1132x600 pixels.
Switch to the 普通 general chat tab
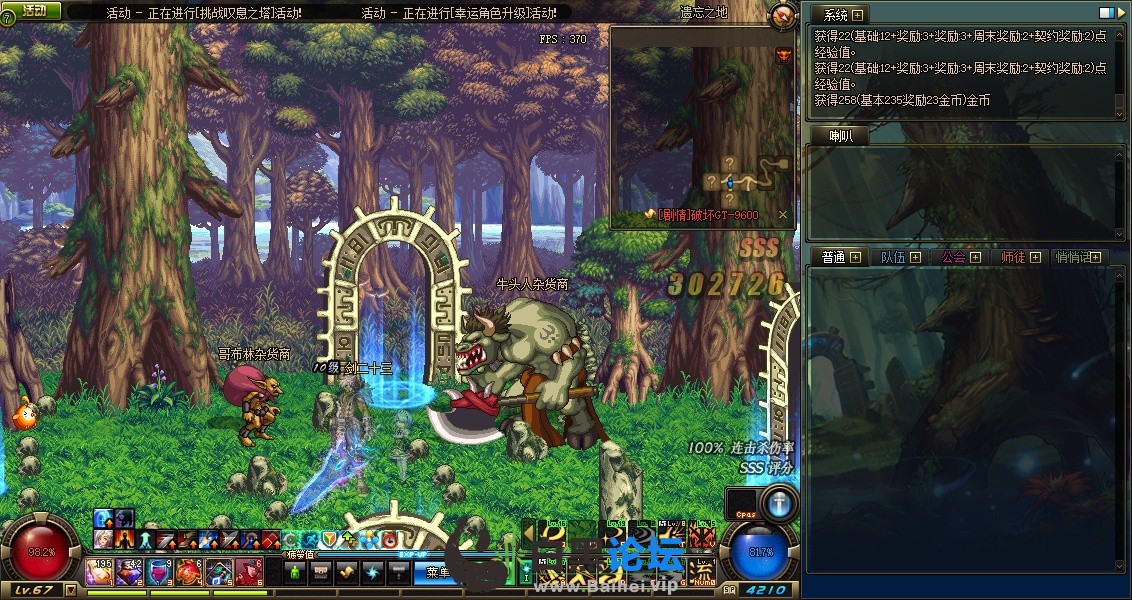(x=833, y=257)
